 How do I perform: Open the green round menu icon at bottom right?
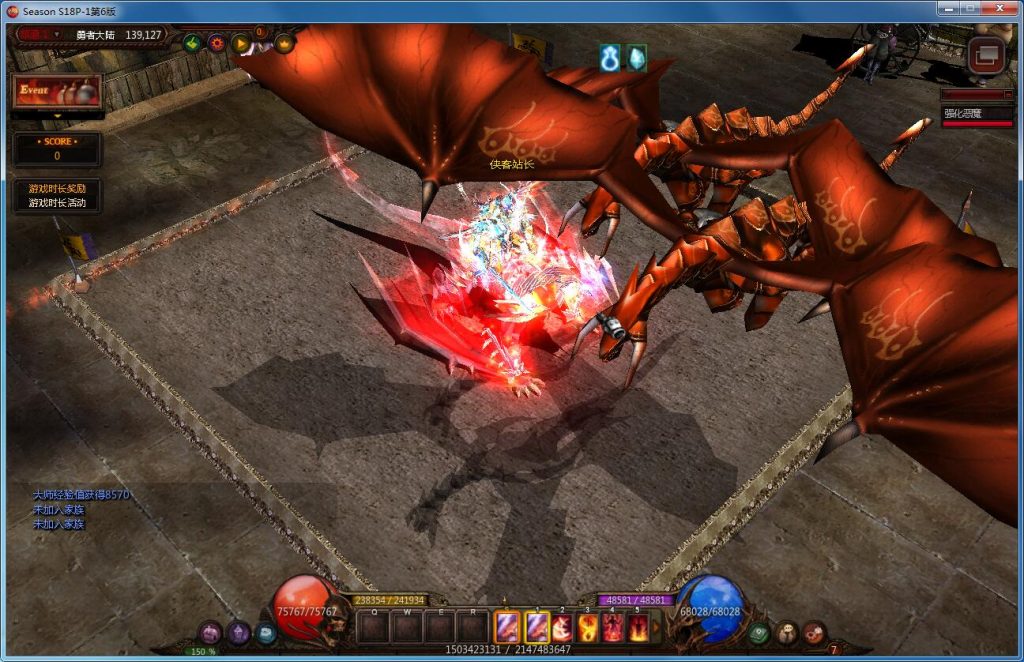click(x=760, y=632)
